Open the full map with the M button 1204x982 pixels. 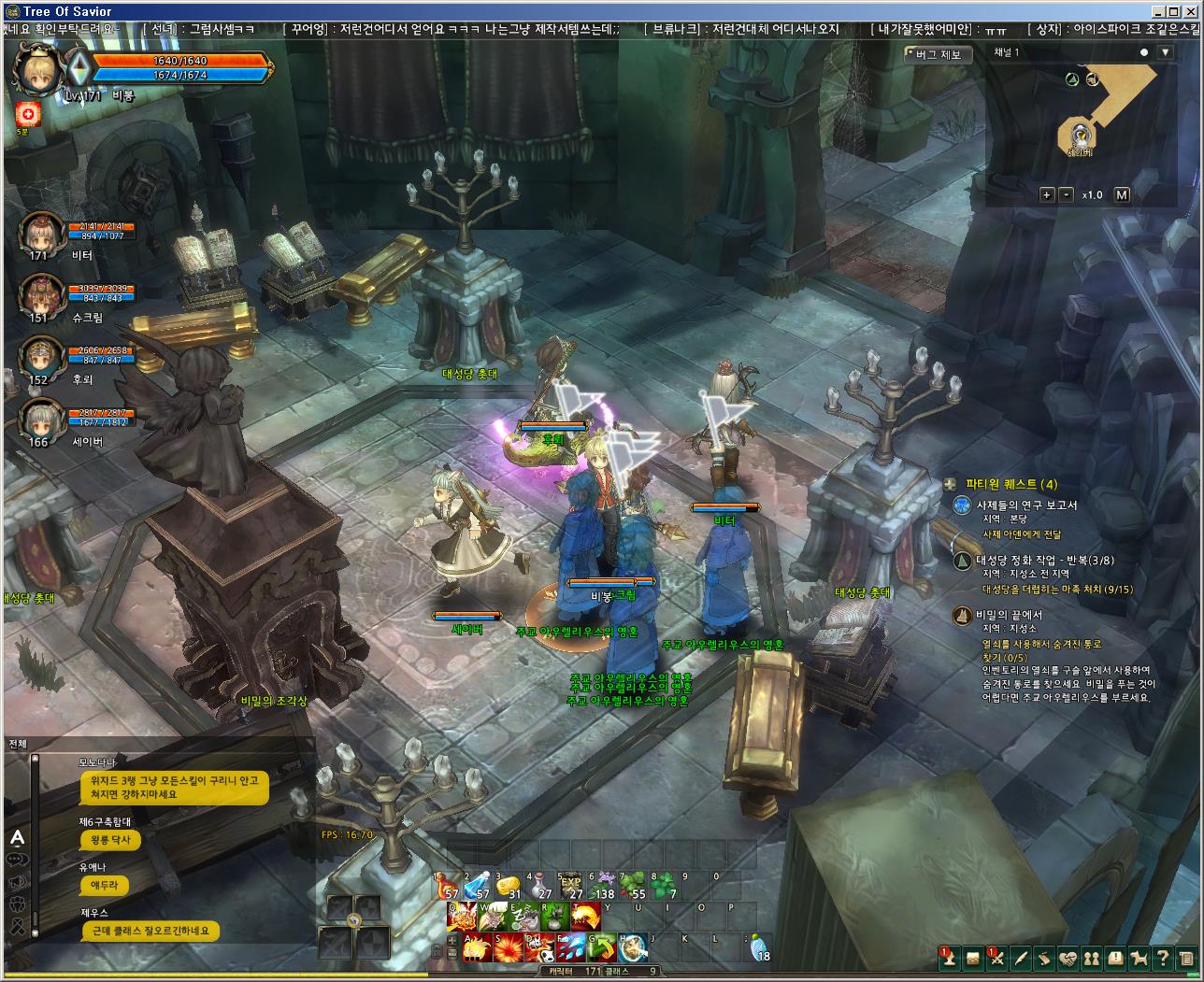point(1122,194)
